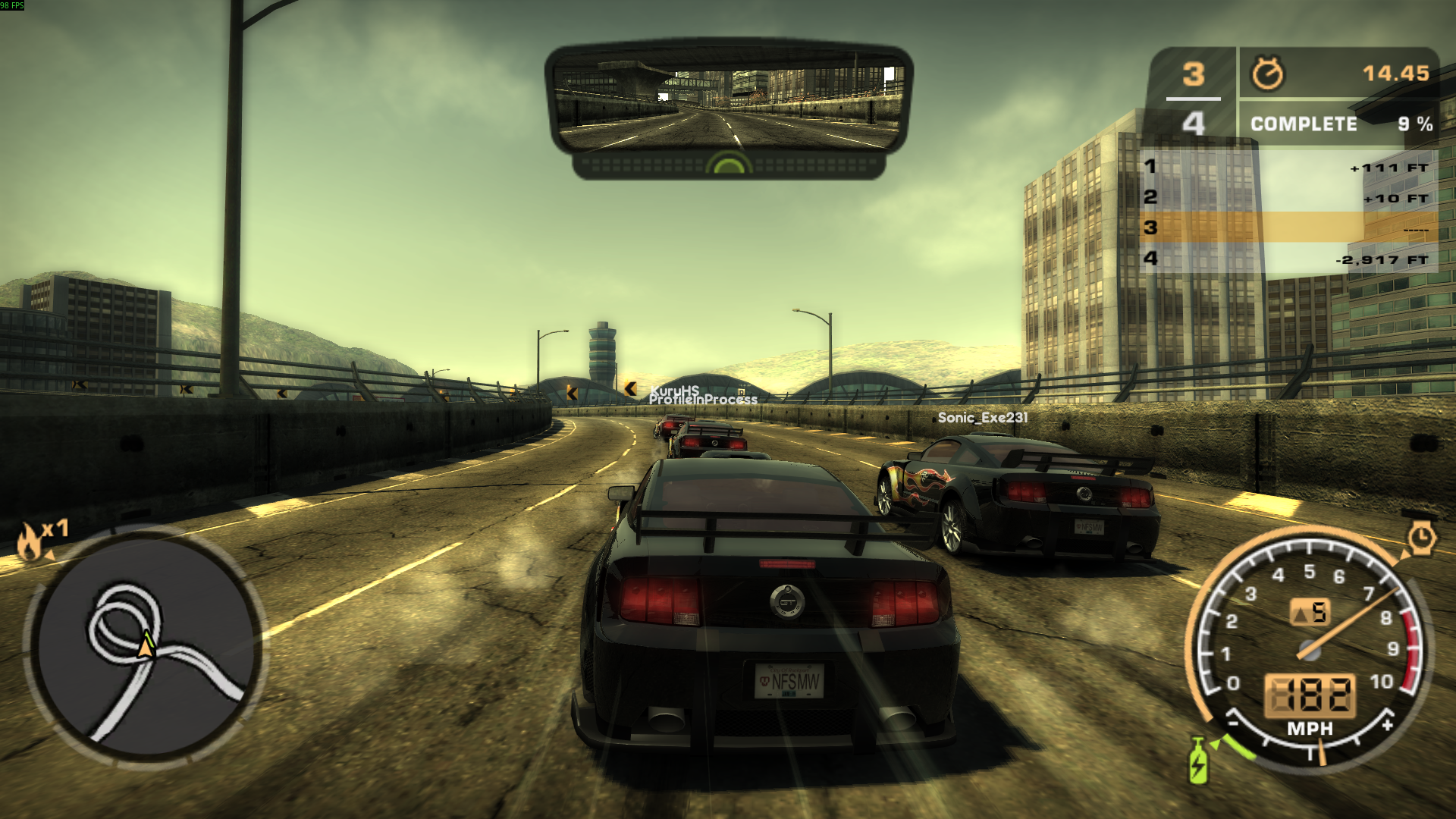
Task: Click the Sonic_Exe231 player name tag
Action: click(x=983, y=417)
